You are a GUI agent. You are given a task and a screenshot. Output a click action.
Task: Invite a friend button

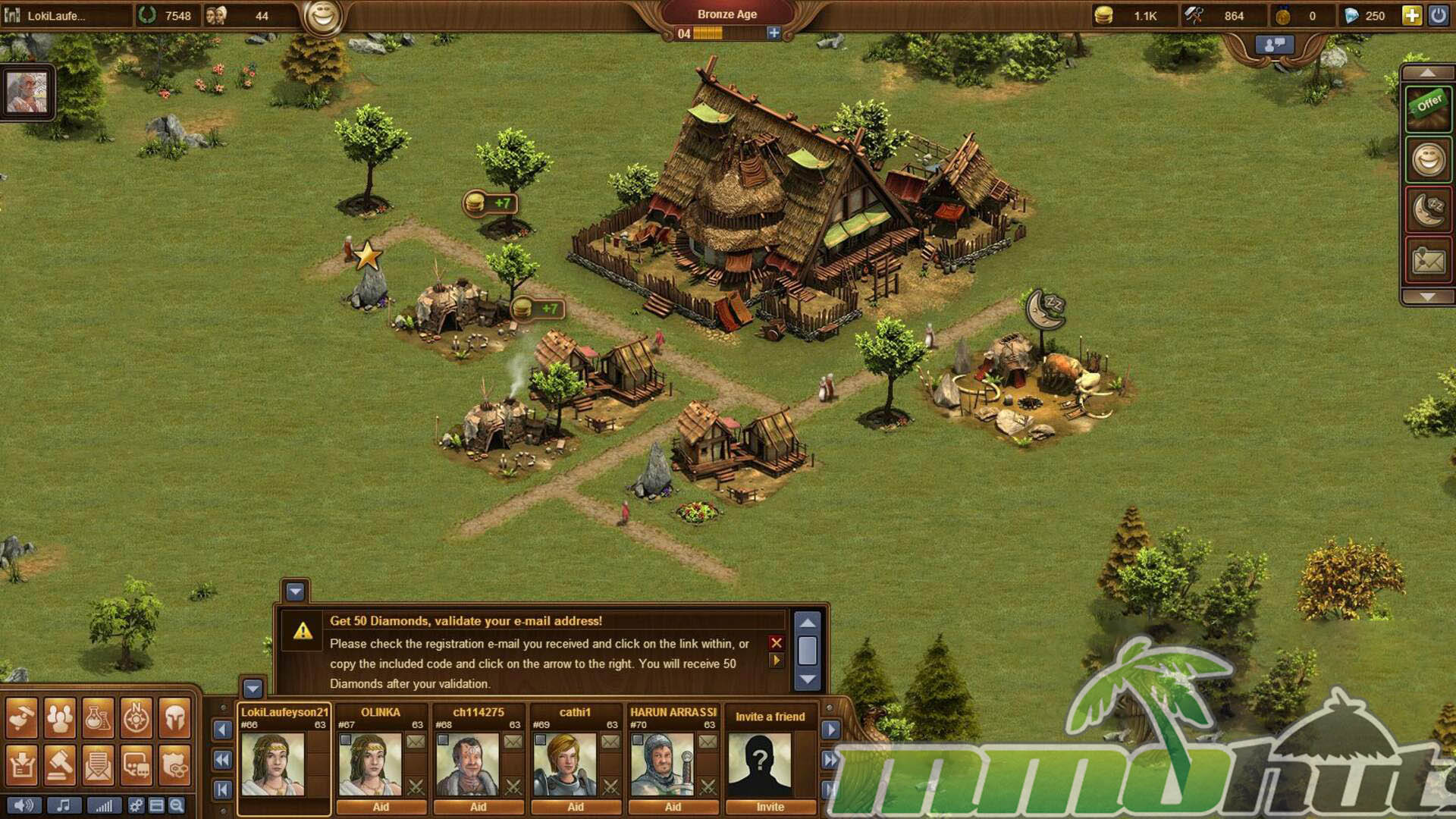click(770, 807)
